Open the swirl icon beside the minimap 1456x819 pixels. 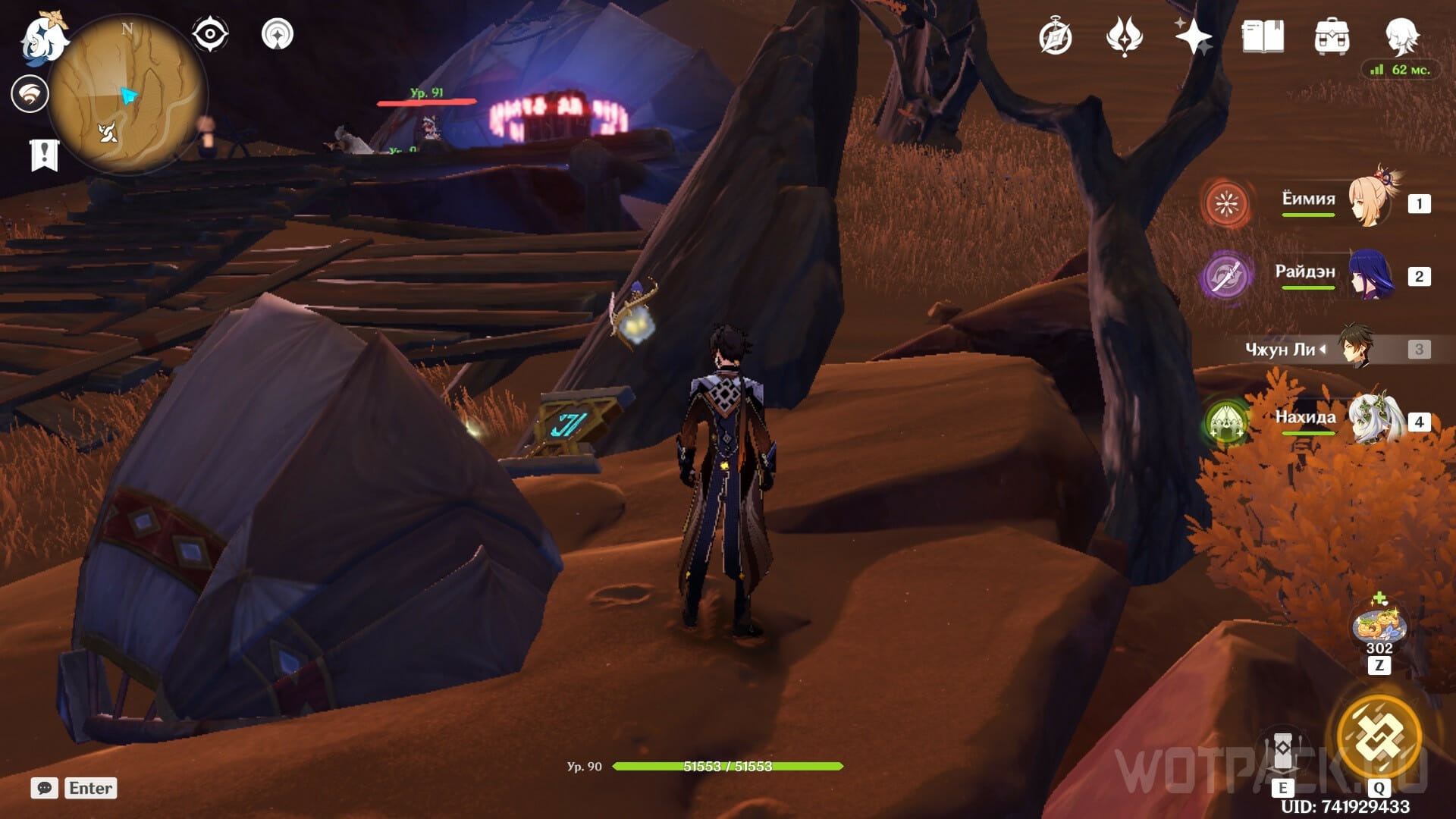tap(30, 94)
